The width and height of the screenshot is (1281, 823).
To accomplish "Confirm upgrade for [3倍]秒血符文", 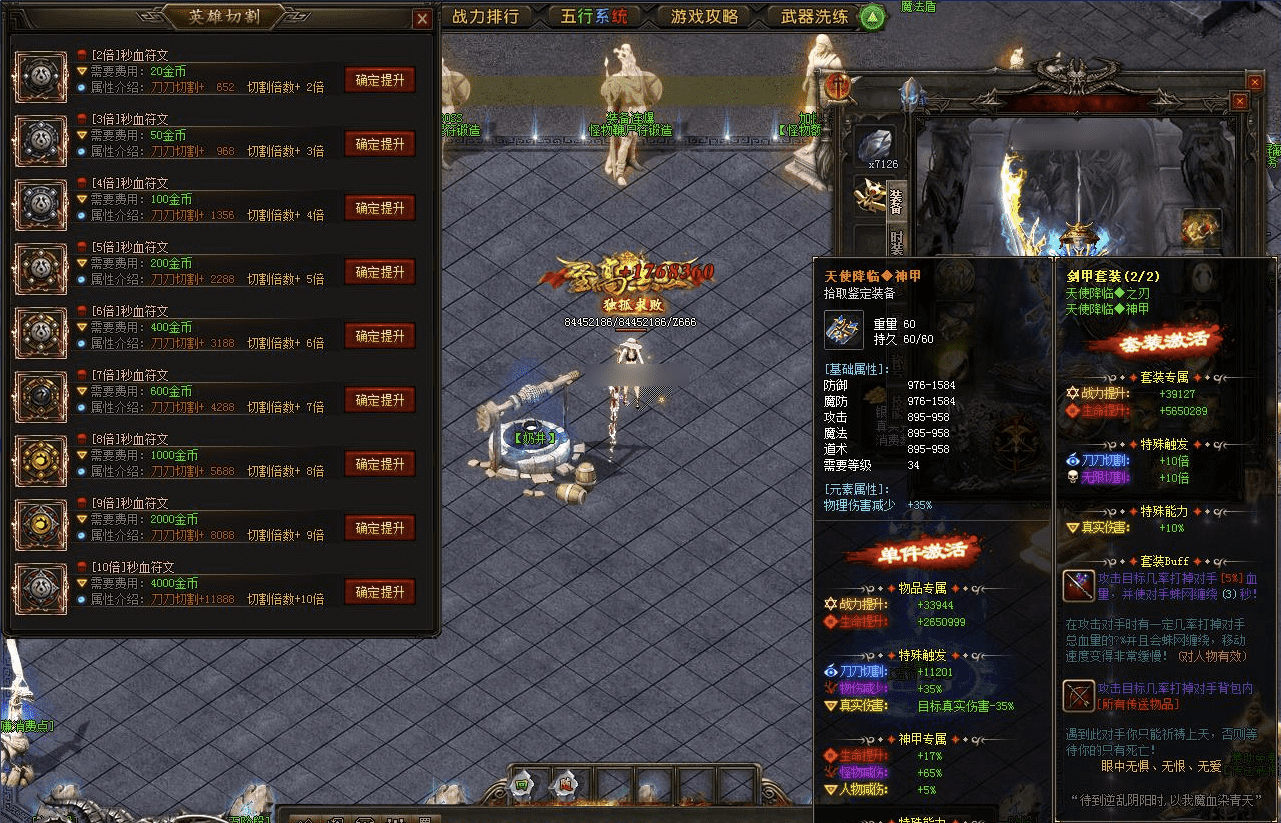I will pyautogui.click(x=380, y=145).
